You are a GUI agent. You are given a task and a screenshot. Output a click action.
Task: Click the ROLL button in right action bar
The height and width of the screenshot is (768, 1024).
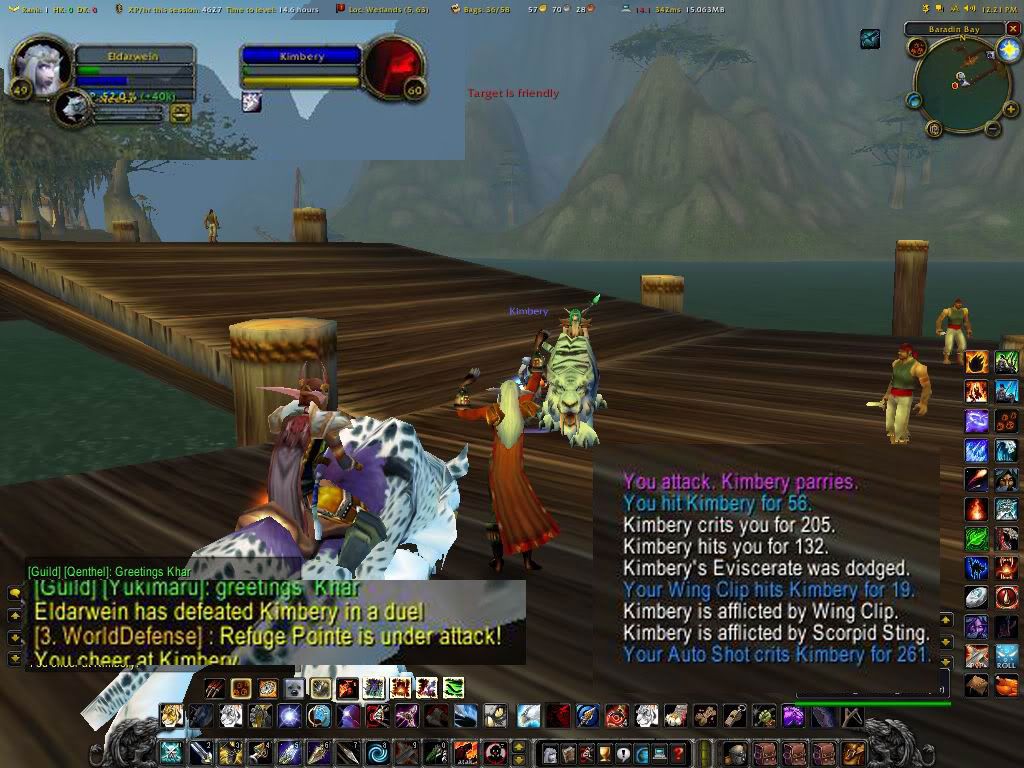coord(1006,657)
